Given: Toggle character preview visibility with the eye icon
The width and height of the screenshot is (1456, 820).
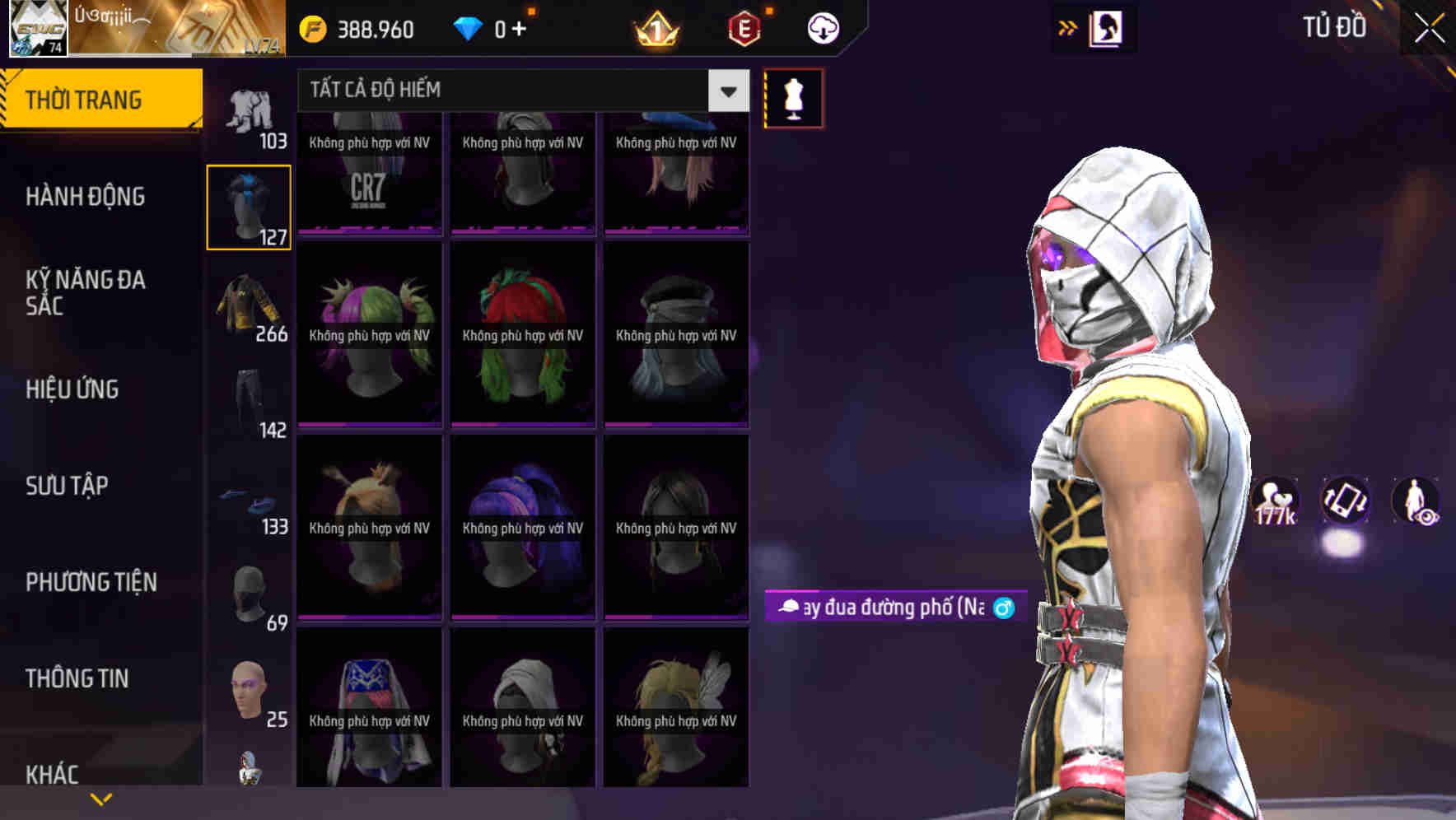Looking at the screenshot, I should pyautogui.click(x=1418, y=502).
